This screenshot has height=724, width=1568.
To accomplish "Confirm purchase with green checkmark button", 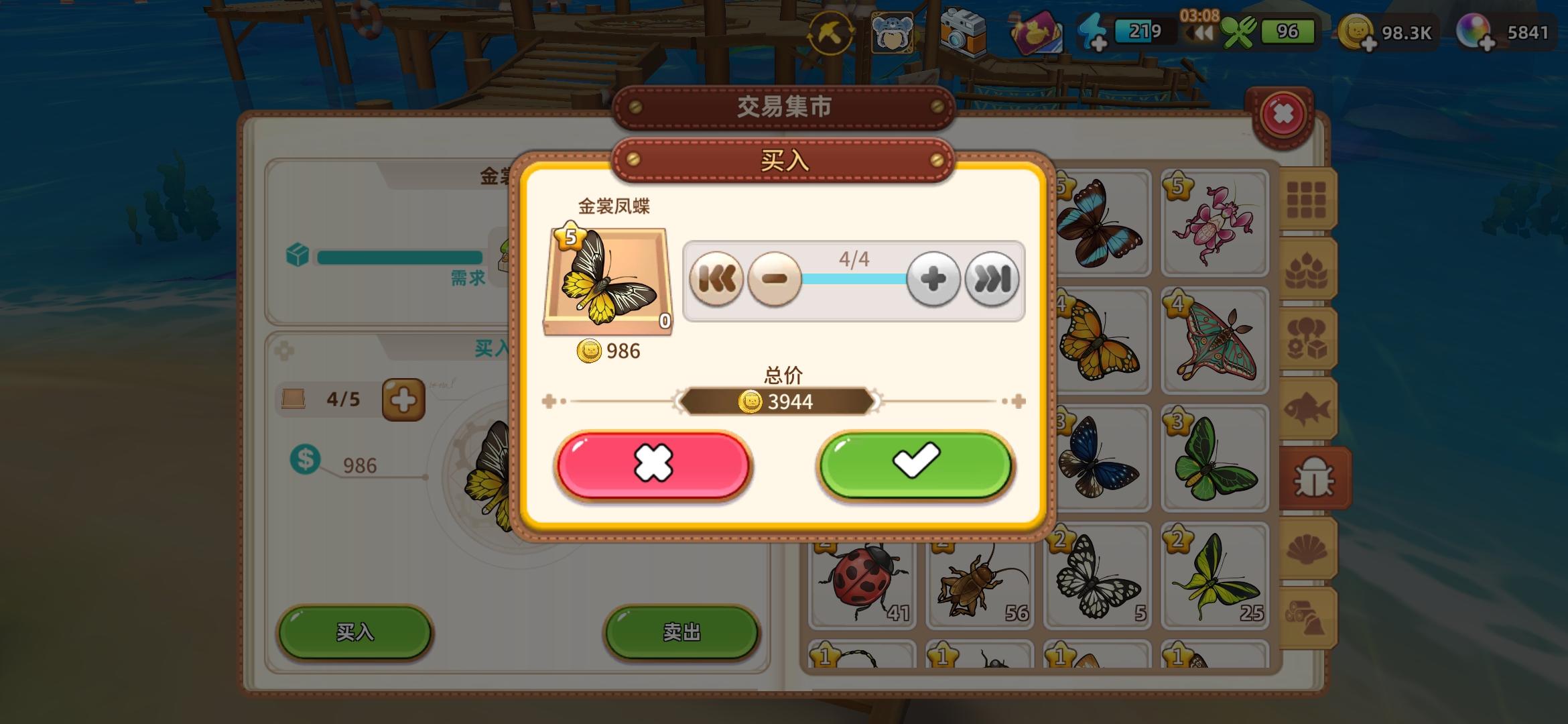I will tap(915, 466).
